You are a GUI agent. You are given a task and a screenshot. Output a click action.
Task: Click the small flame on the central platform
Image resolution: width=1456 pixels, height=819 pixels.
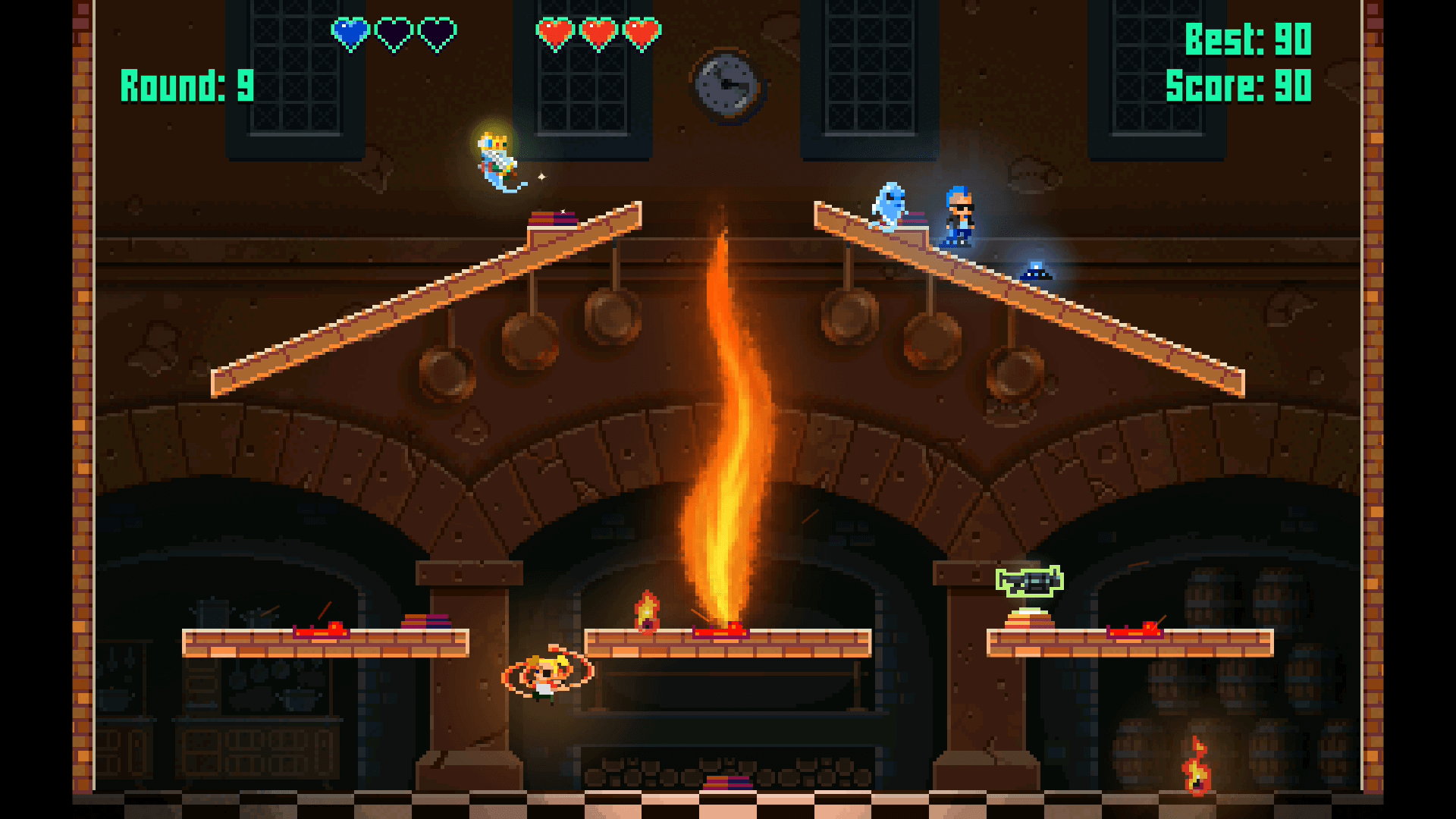tap(648, 610)
